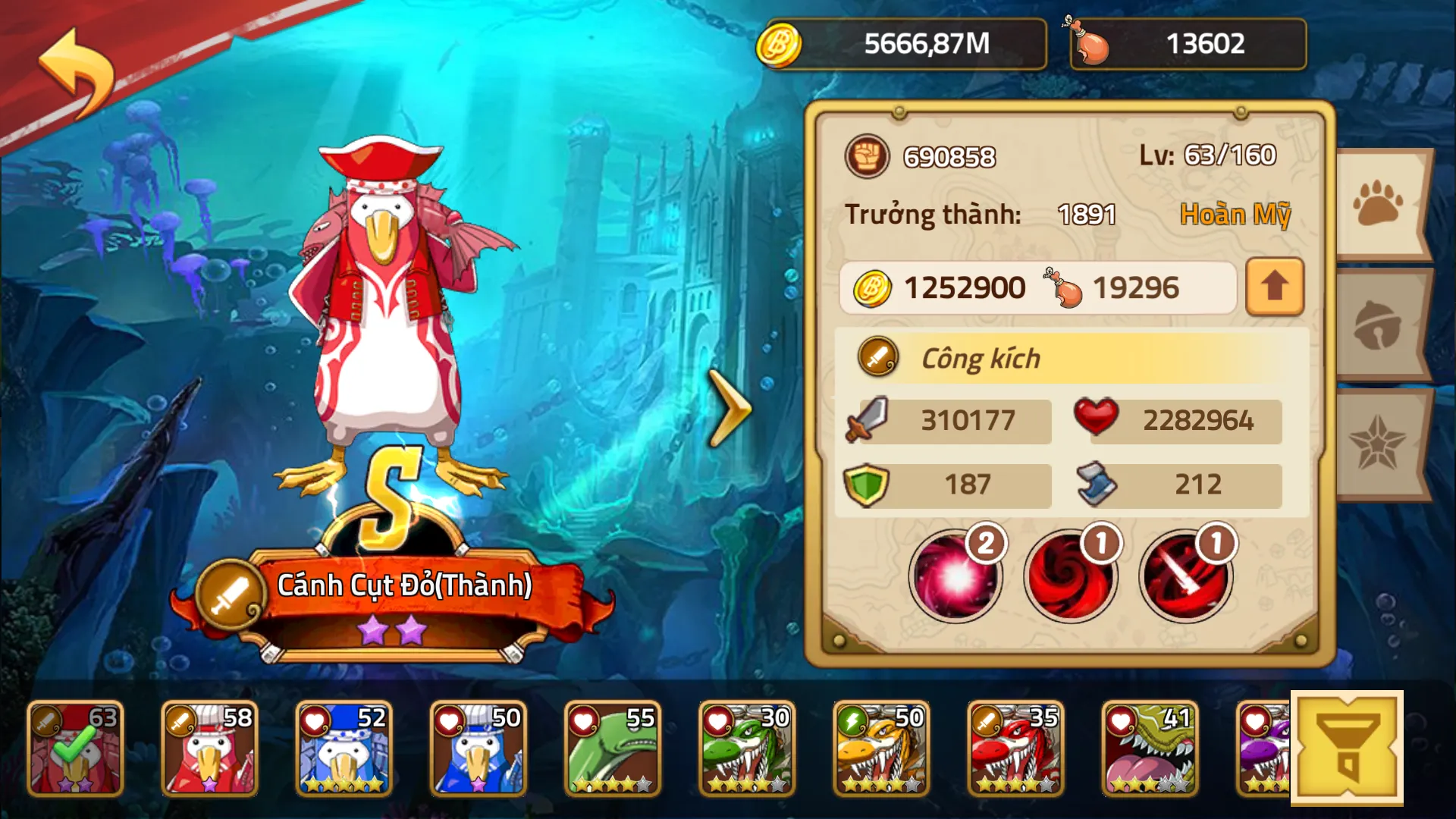Click the right chevron to view next pet
The height and width of the screenshot is (819, 1456).
730,406
